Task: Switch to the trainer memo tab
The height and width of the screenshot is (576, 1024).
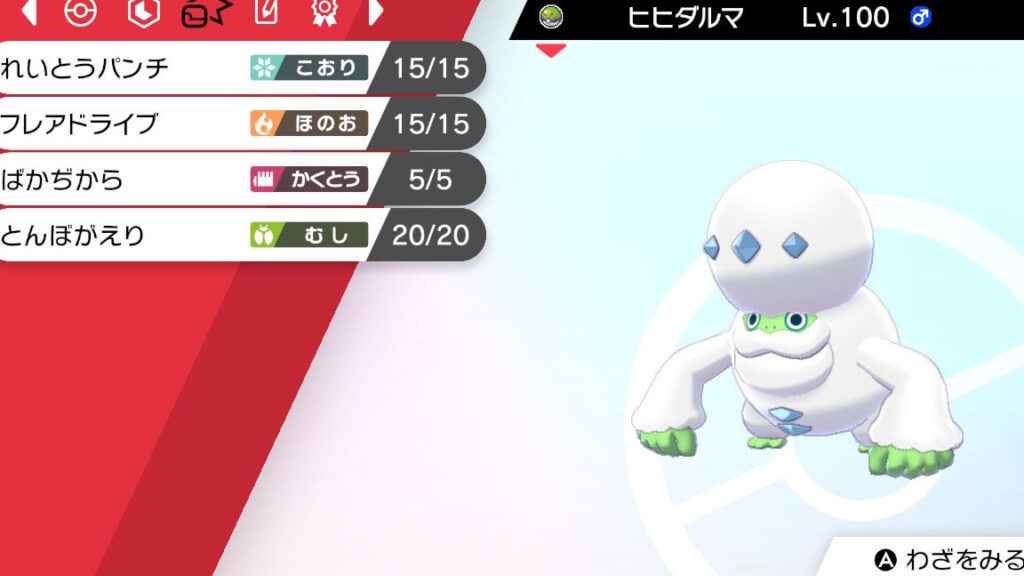Action: [265, 12]
